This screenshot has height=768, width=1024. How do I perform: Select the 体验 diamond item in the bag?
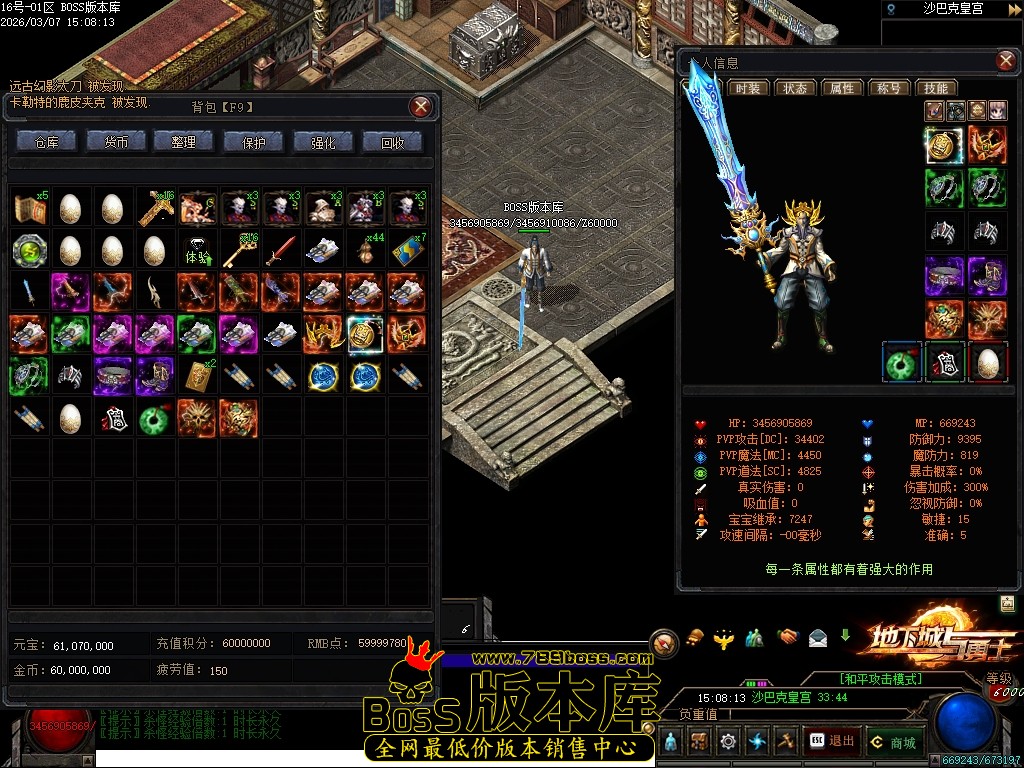196,249
